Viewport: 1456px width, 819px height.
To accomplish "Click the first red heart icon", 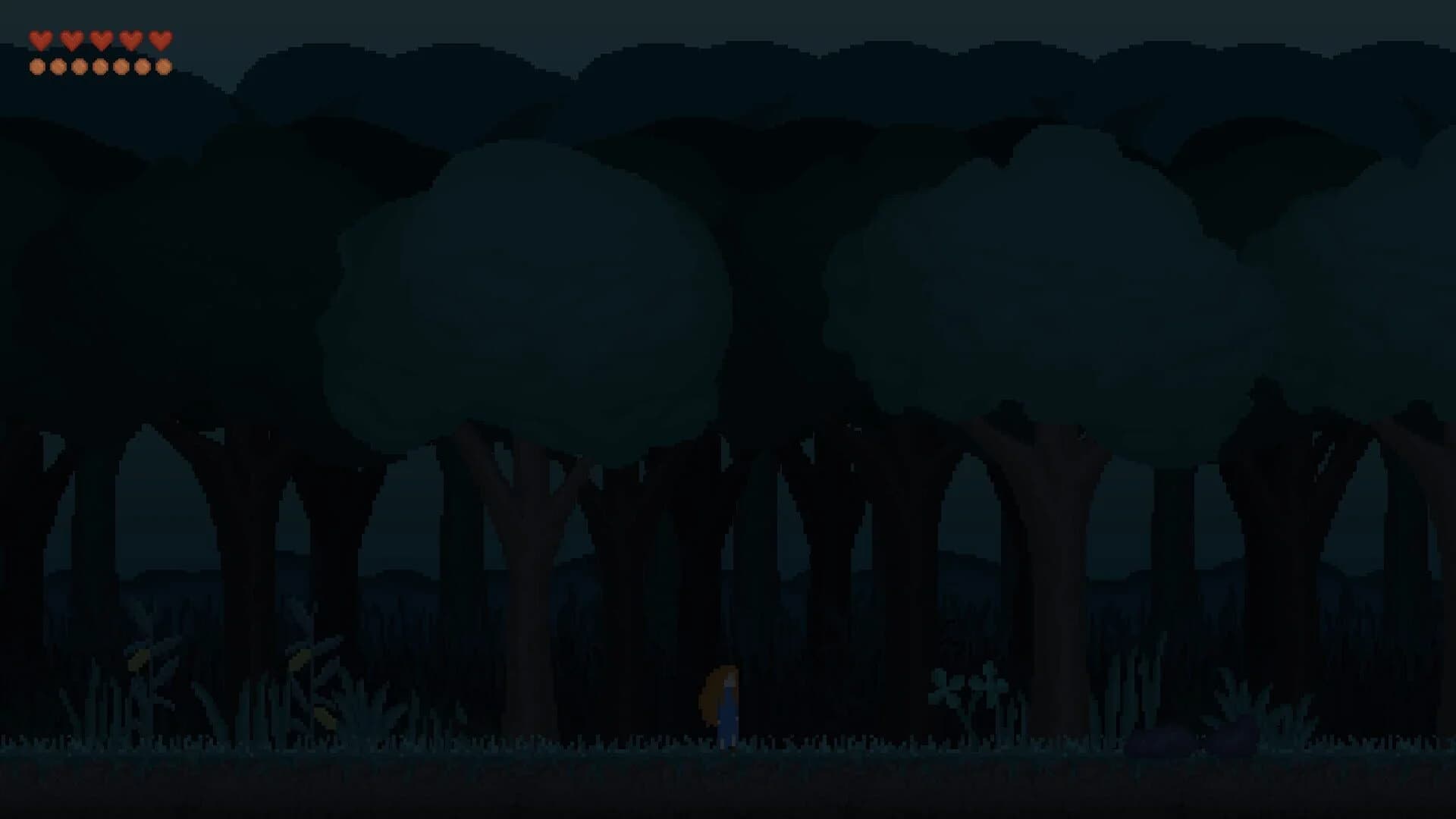I will (40, 39).
